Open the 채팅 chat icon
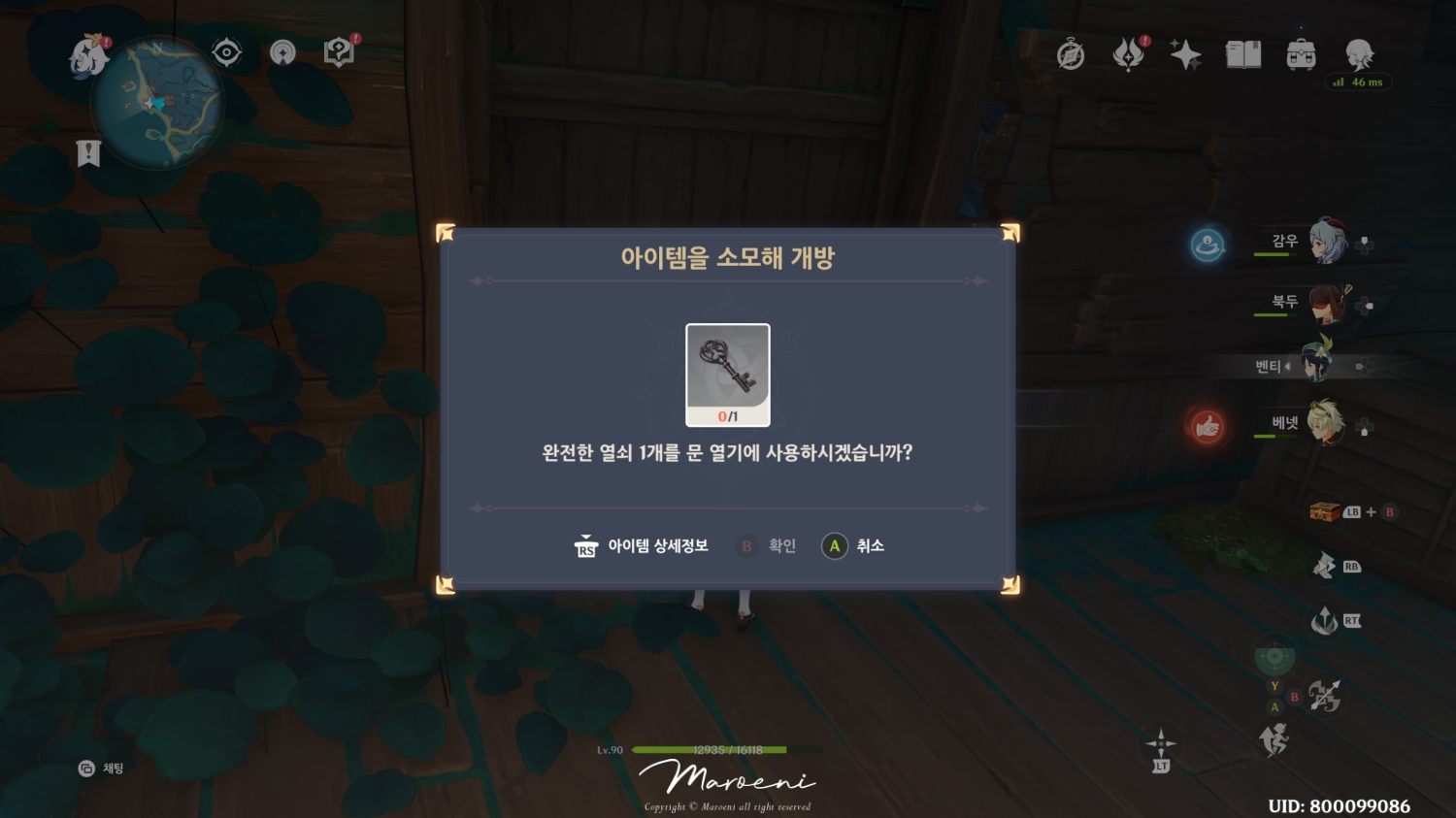This screenshot has width=1456, height=818. 97,769
